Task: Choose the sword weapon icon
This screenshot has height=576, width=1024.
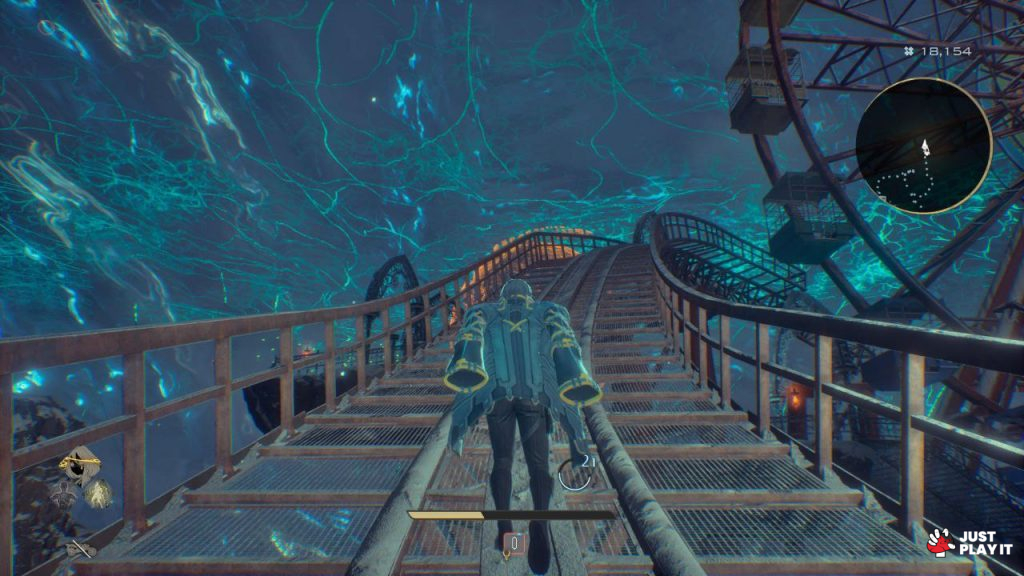Action: pos(80,548)
